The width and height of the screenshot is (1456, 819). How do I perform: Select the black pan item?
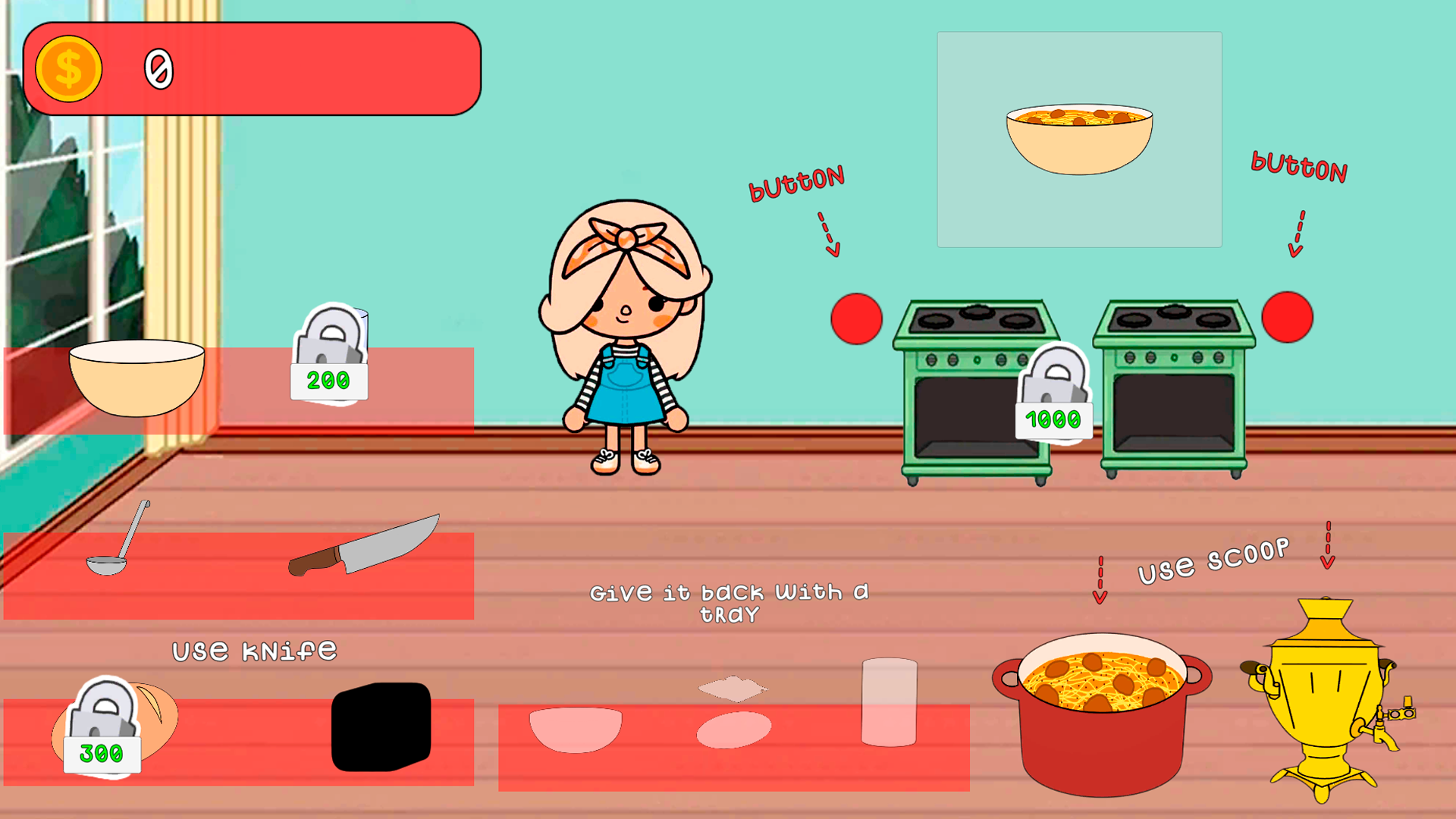379,728
